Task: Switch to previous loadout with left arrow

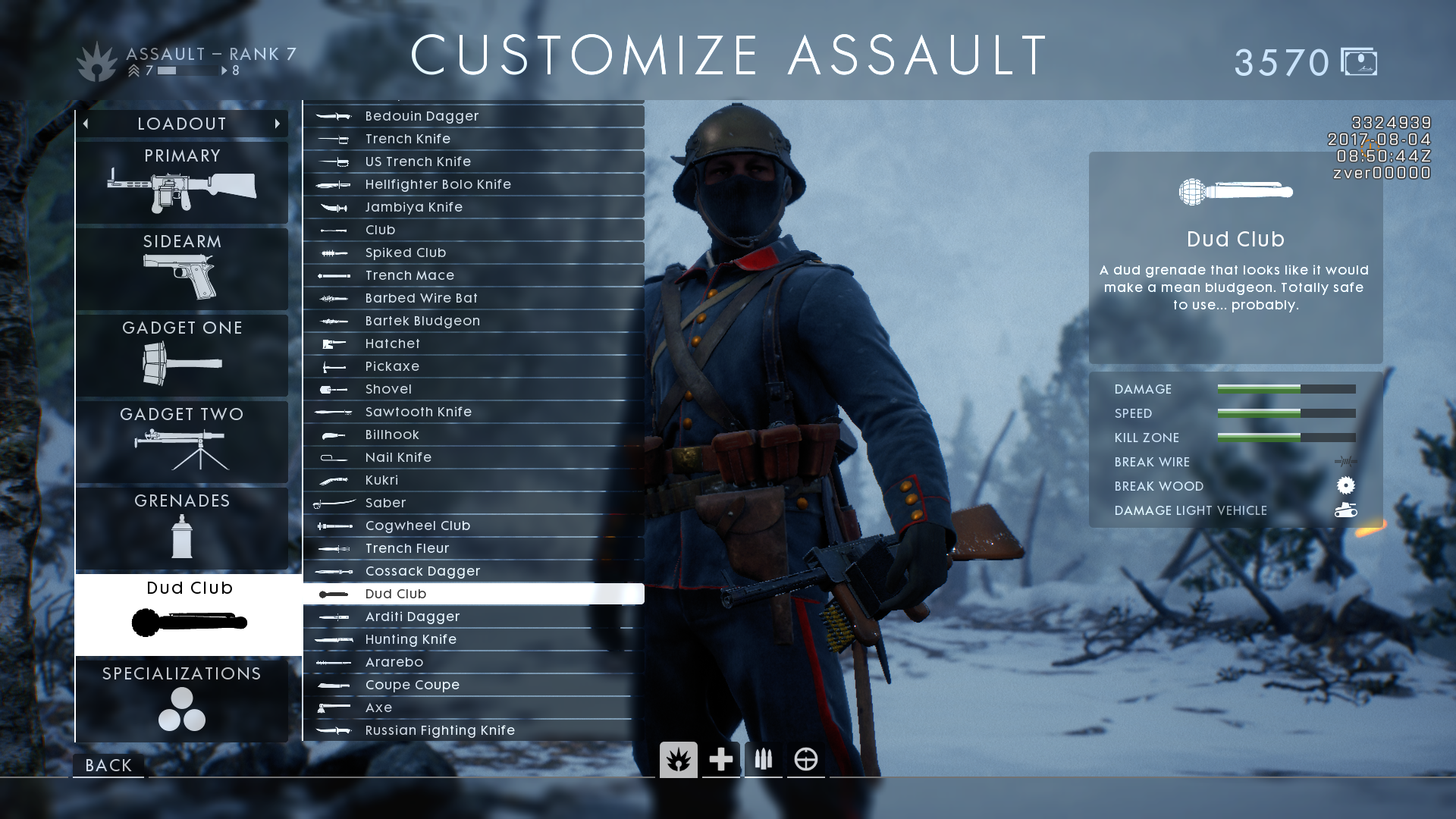Action: [x=86, y=124]
